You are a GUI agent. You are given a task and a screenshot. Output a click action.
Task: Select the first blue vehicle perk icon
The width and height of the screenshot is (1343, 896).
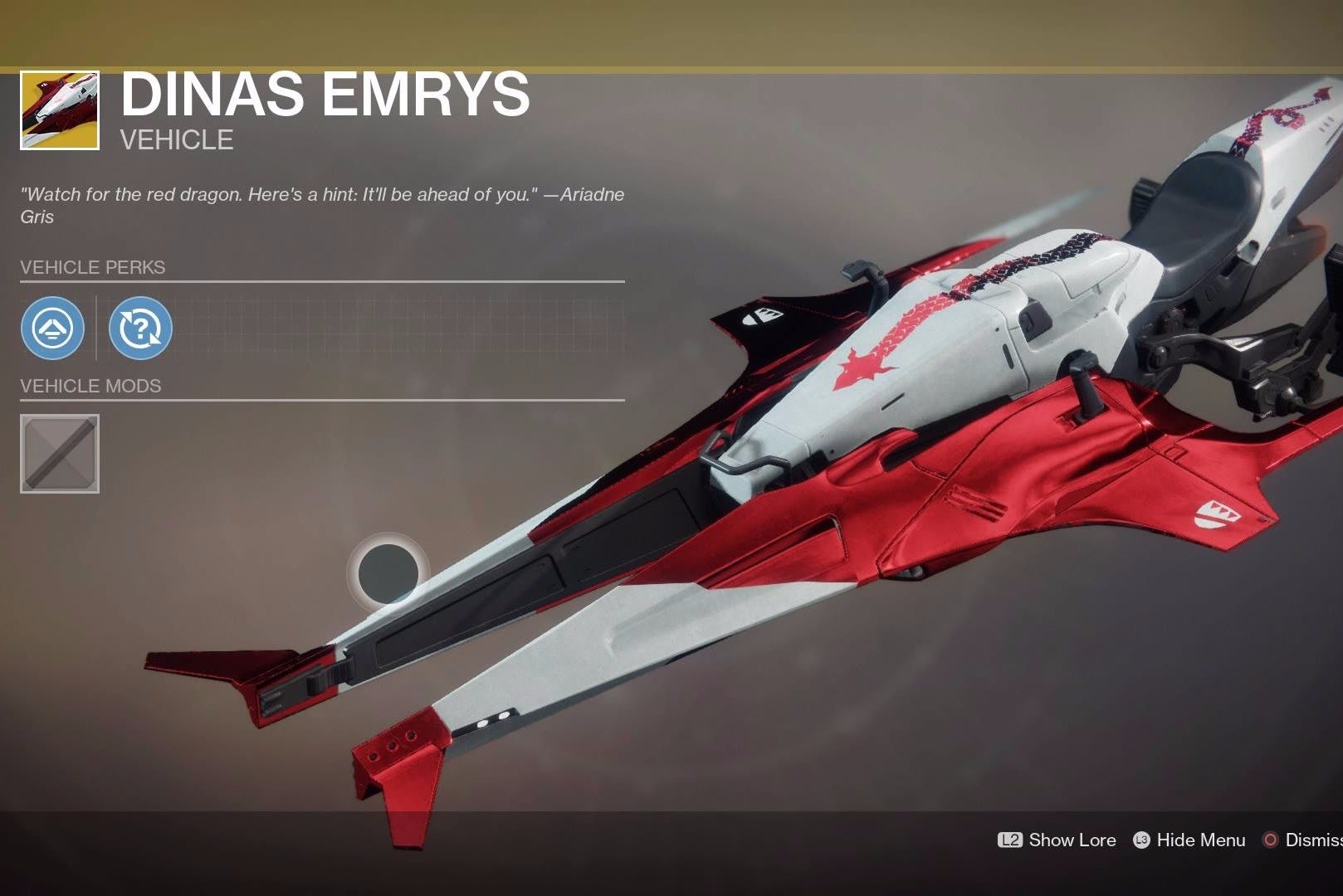pyautogui.click(x=52, y=329)
